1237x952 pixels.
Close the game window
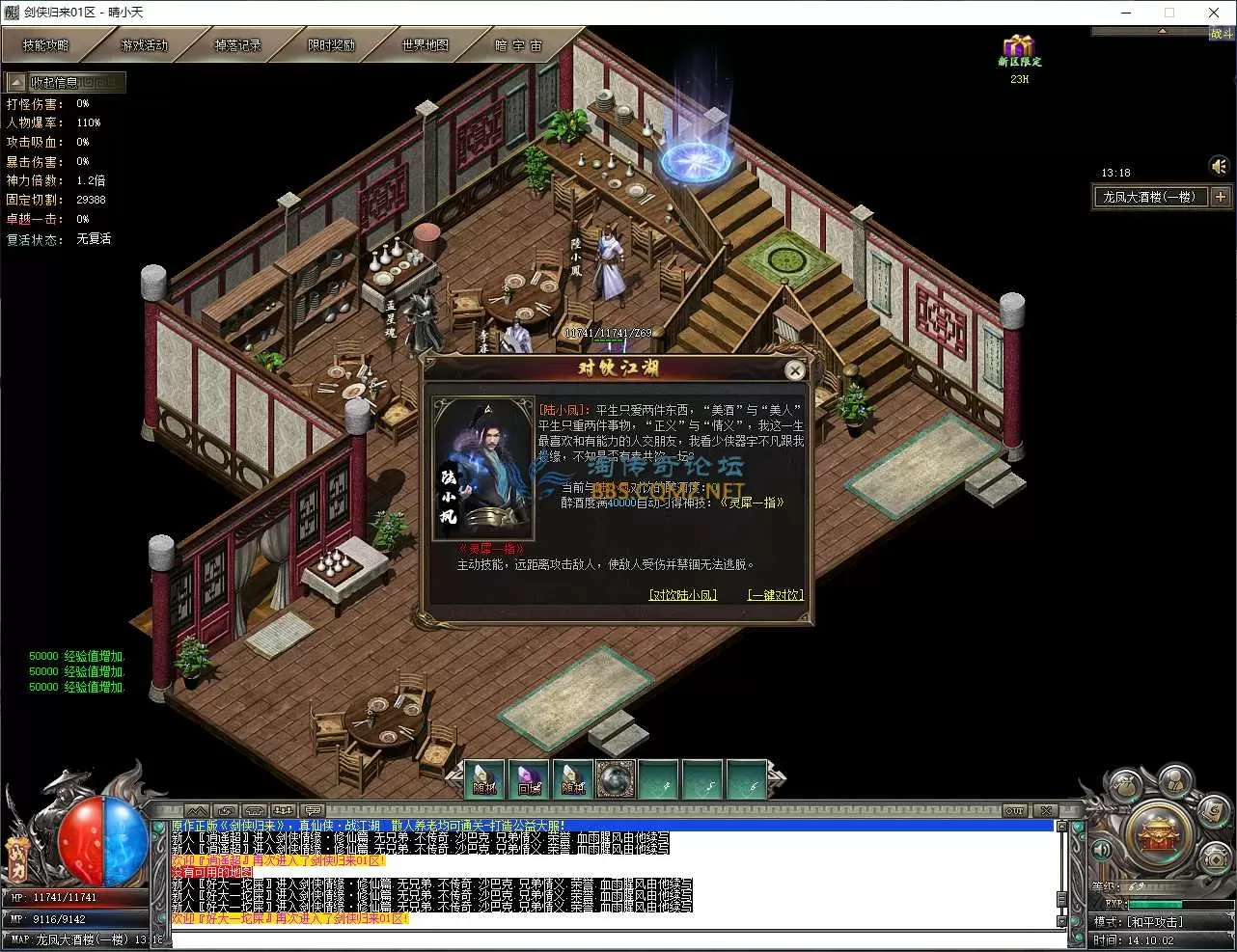pos(1213,13)
